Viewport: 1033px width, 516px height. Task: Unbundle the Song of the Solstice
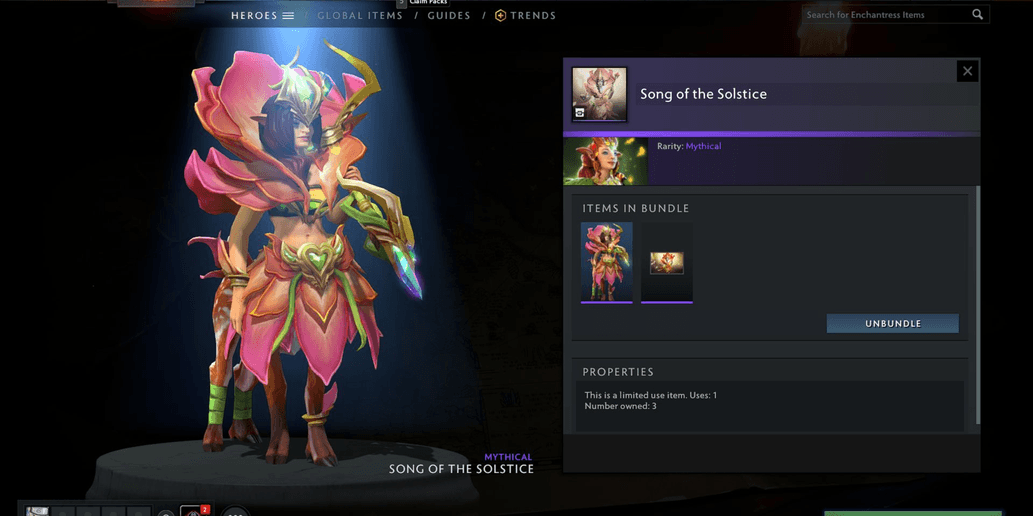(x=892, y=324)
